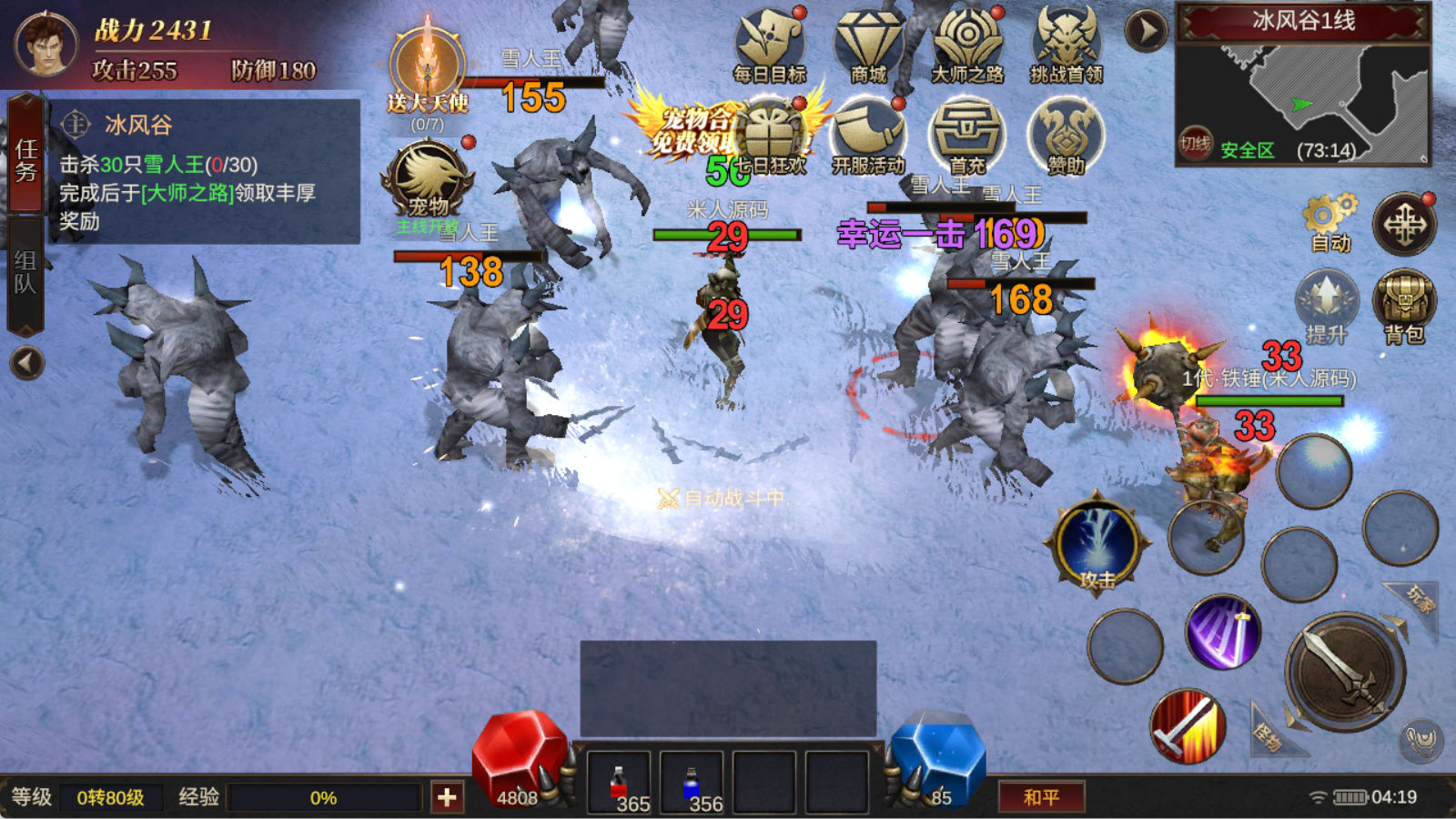This screenshot has height=819, width=1456.
Task: Open the 提升 upgrade menu
Action: 1326,305
